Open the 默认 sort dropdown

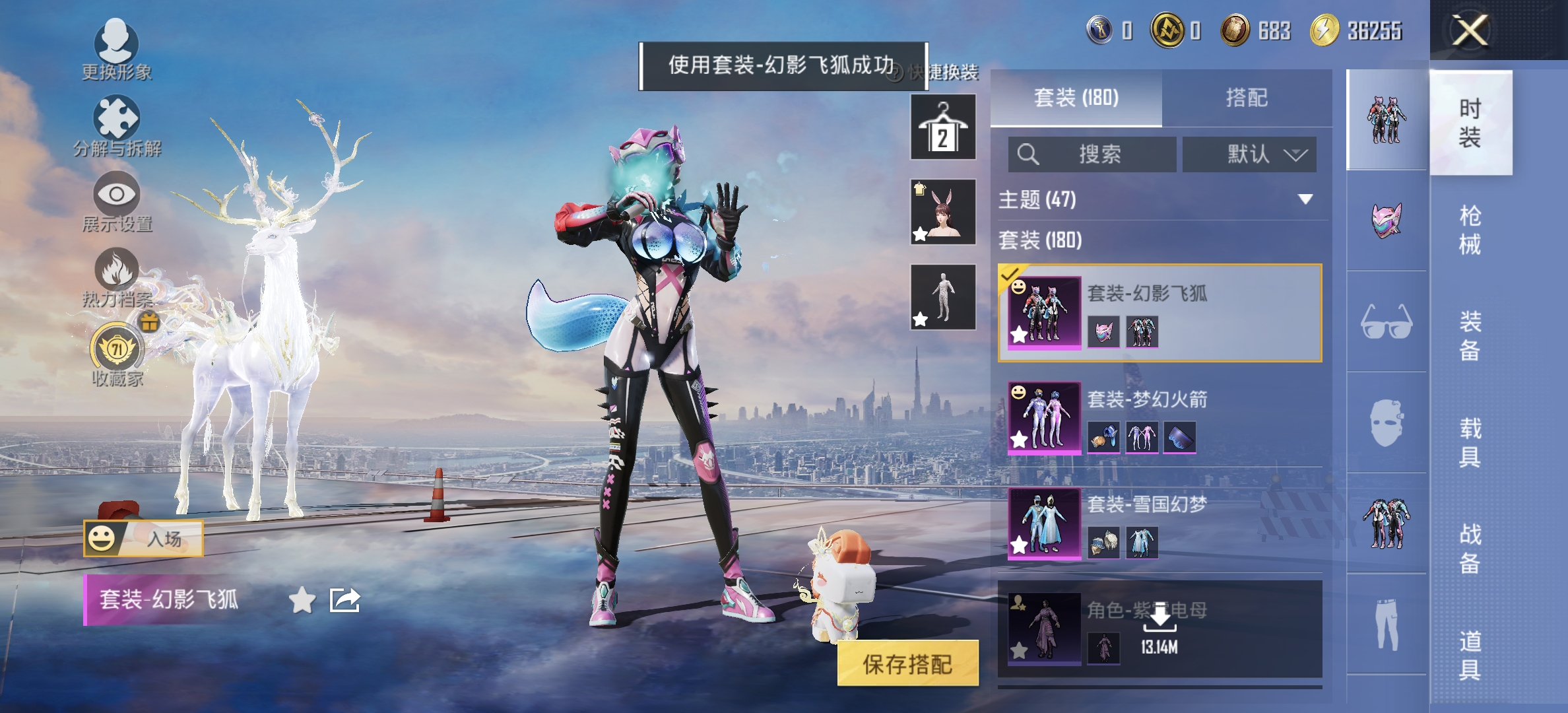1249,154
